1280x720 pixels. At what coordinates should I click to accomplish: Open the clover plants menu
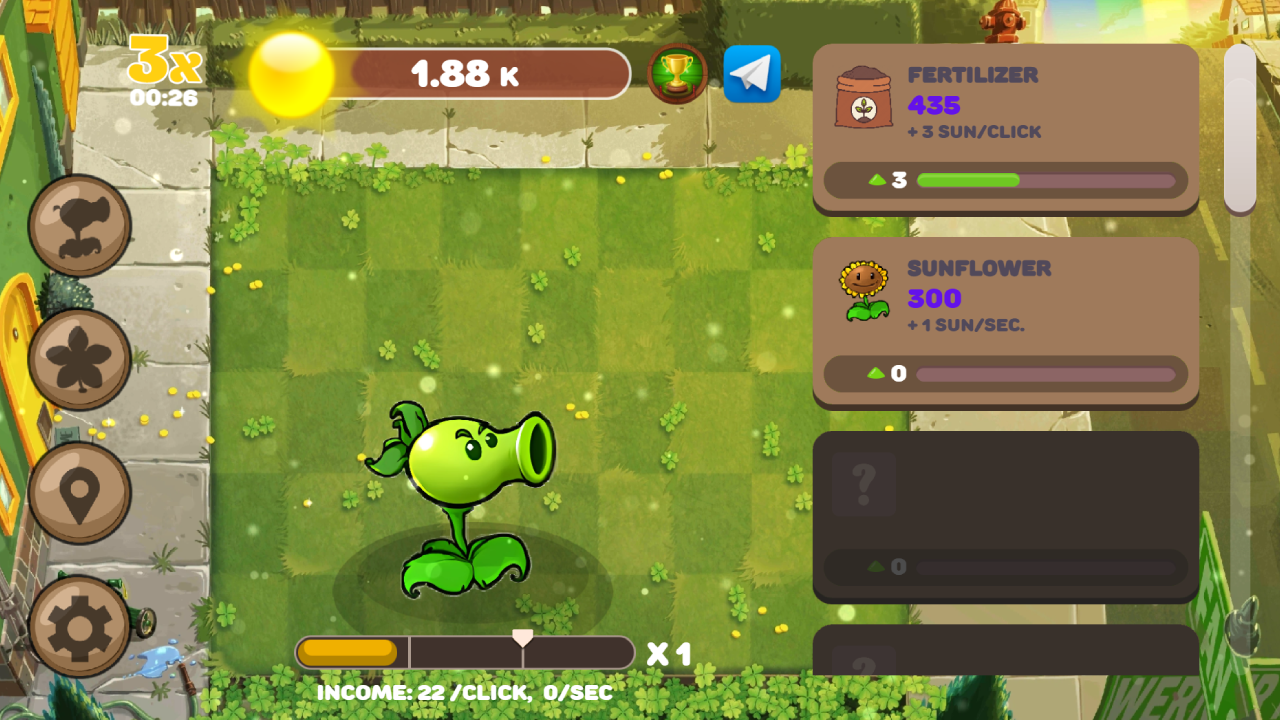[x=80, y=359]
